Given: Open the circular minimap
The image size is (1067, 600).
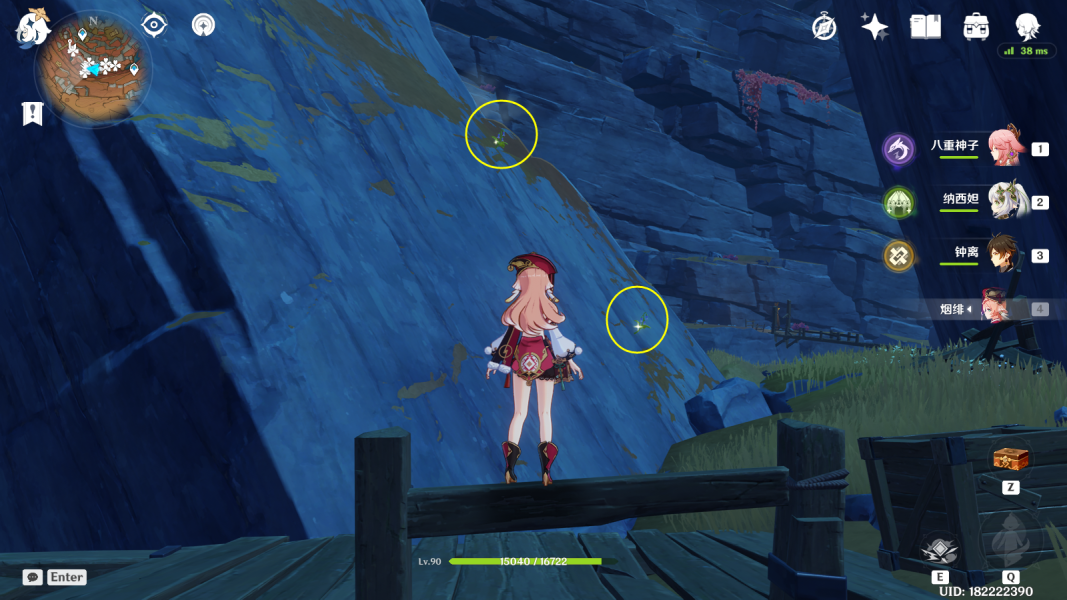Looking at the screenshot, I should 93,68.
